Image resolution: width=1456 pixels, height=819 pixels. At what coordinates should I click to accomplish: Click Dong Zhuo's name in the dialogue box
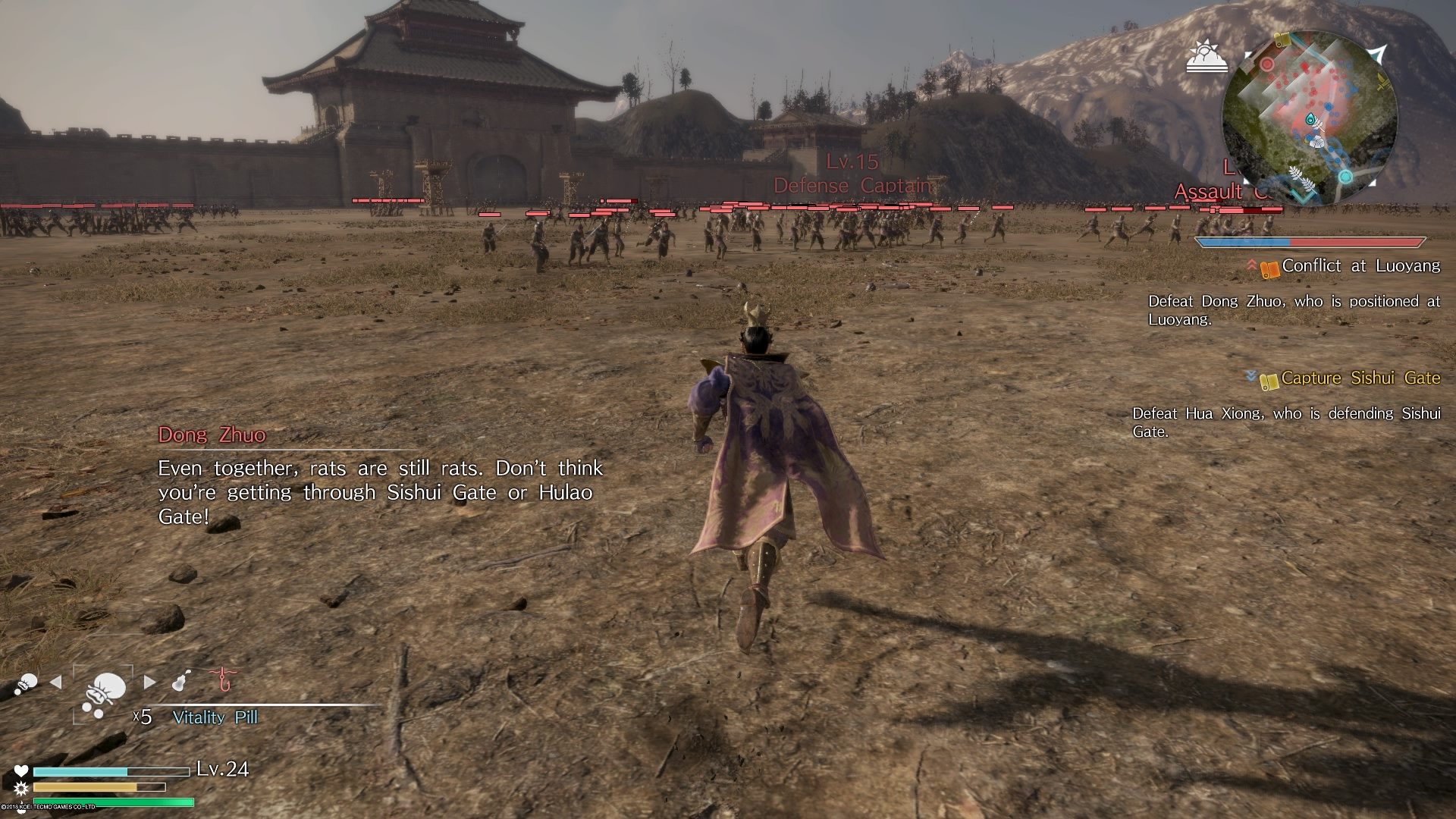tap(212, 435)
